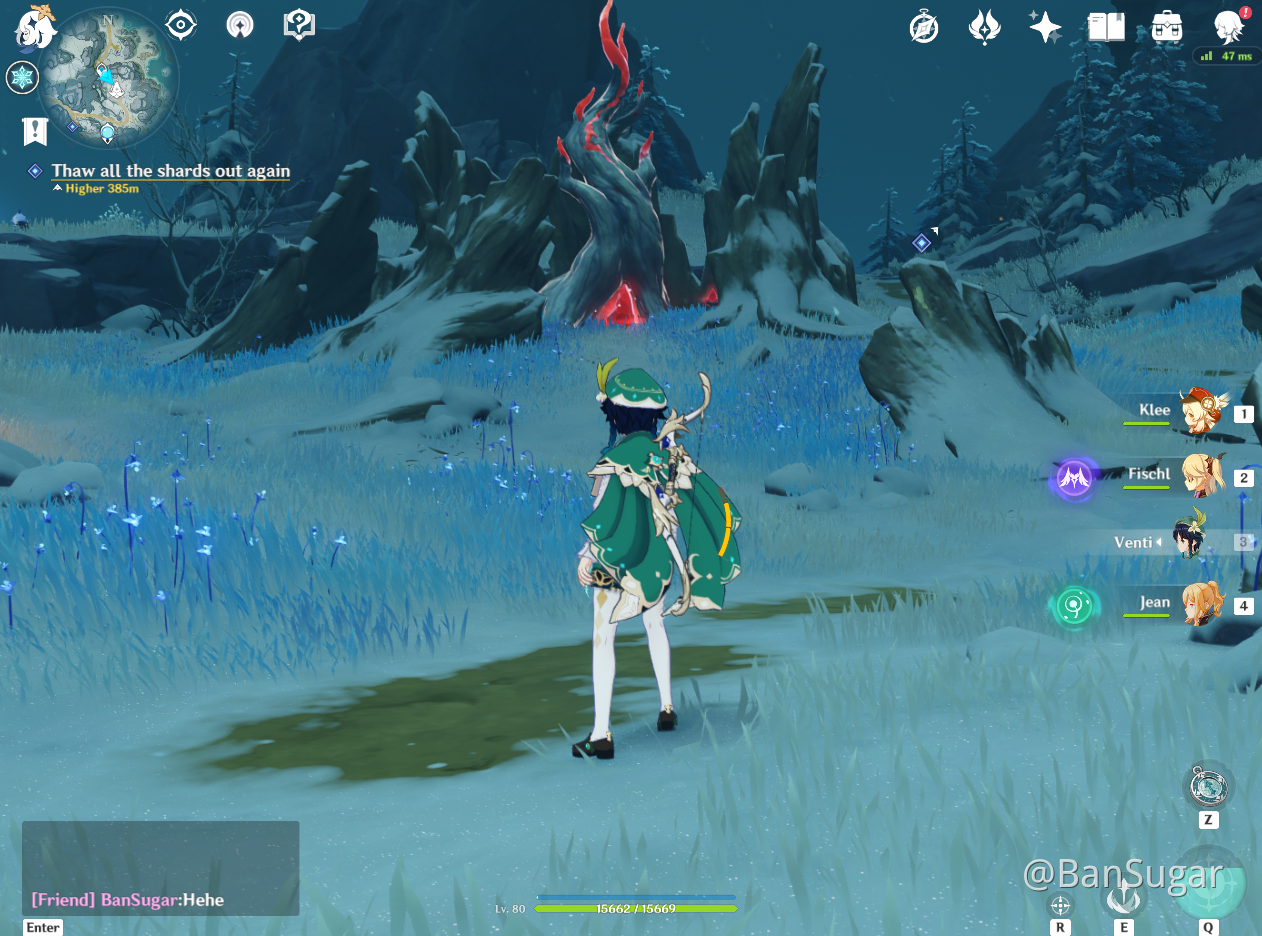Toggle the elemental sight eye icon
This screenshot has width=1262, height=936.
click(181, 25)
